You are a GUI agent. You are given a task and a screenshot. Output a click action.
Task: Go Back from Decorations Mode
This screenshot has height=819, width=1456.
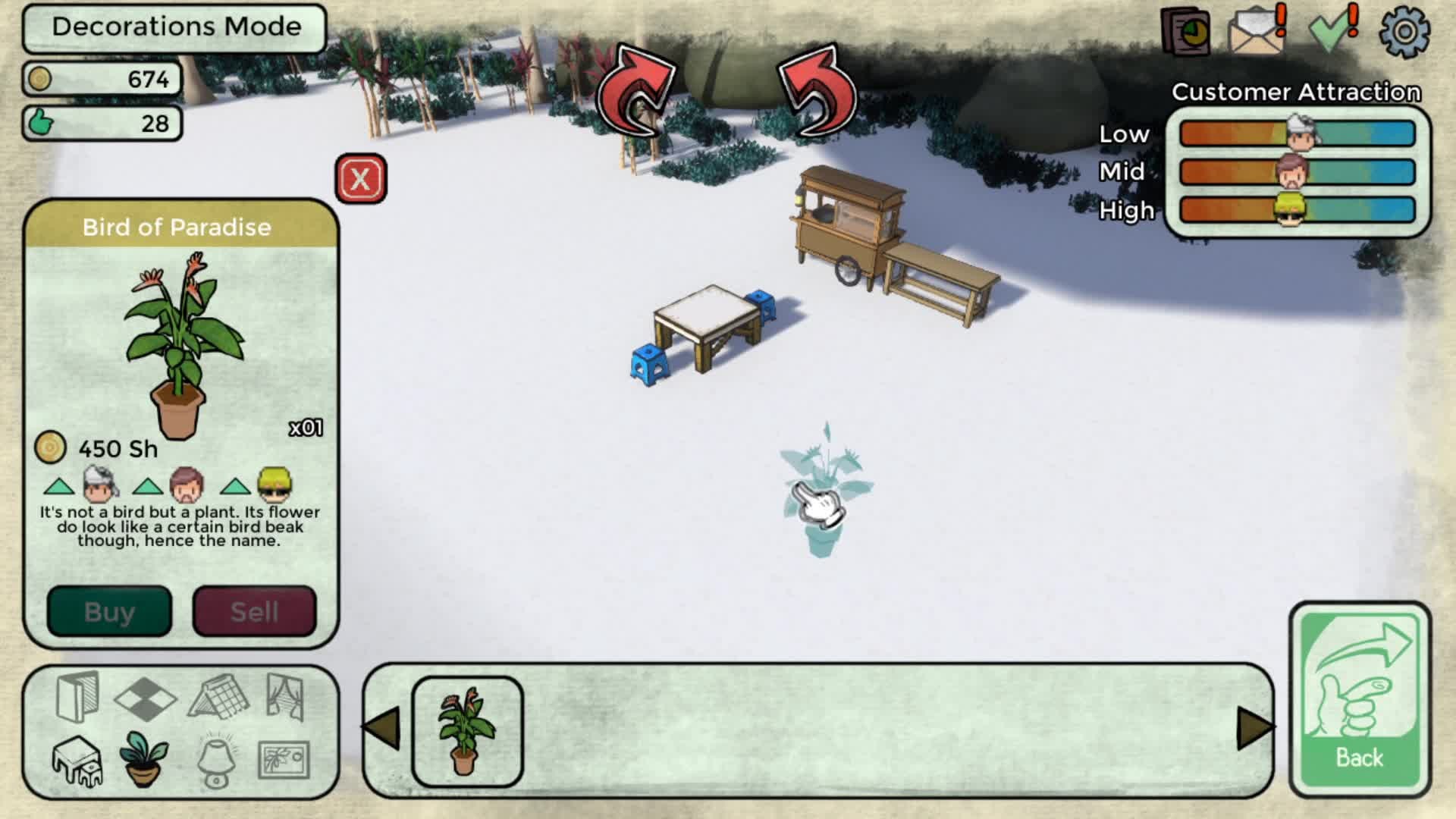pos(1360,699)
